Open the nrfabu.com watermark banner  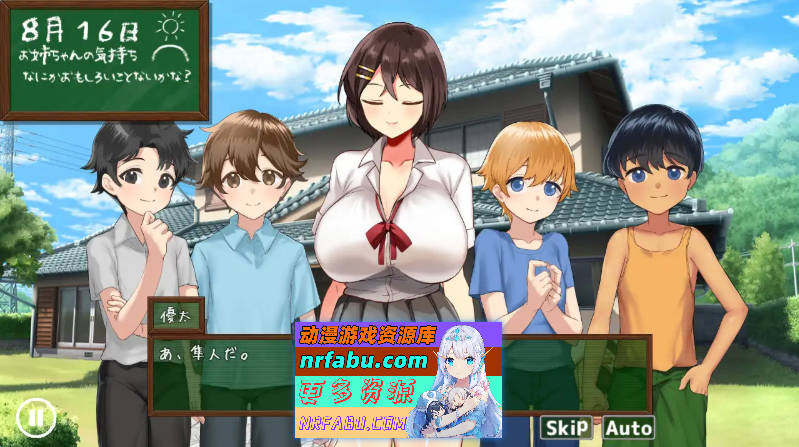[397, 382]
